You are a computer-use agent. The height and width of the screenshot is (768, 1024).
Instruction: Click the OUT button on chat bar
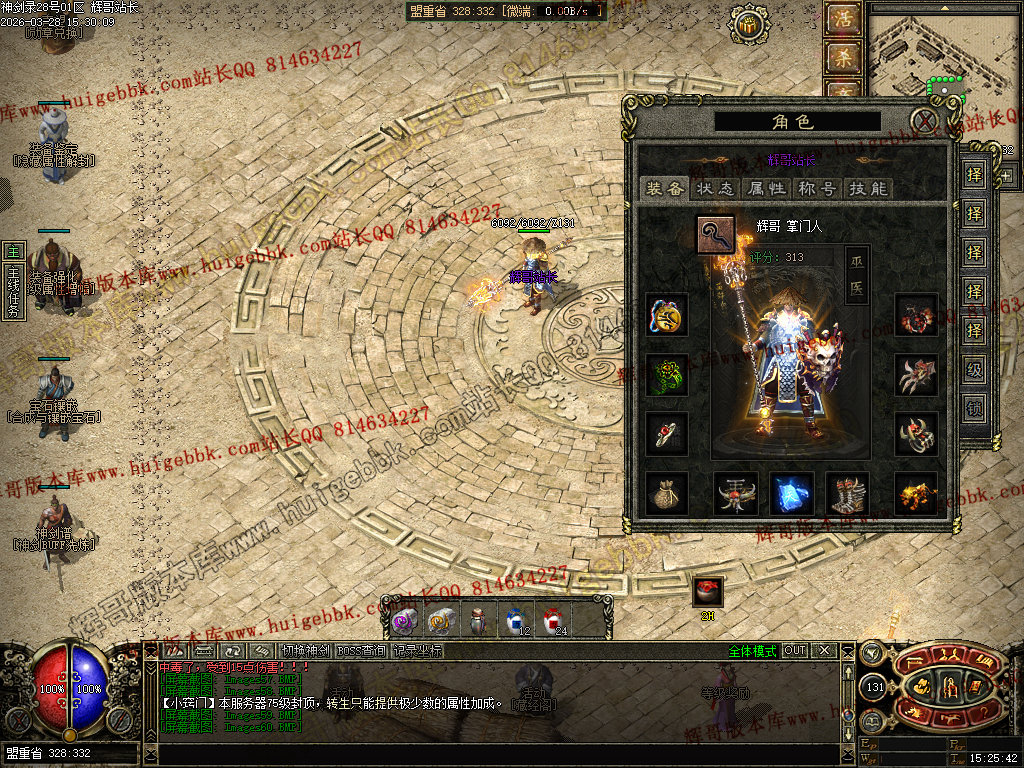794,650
